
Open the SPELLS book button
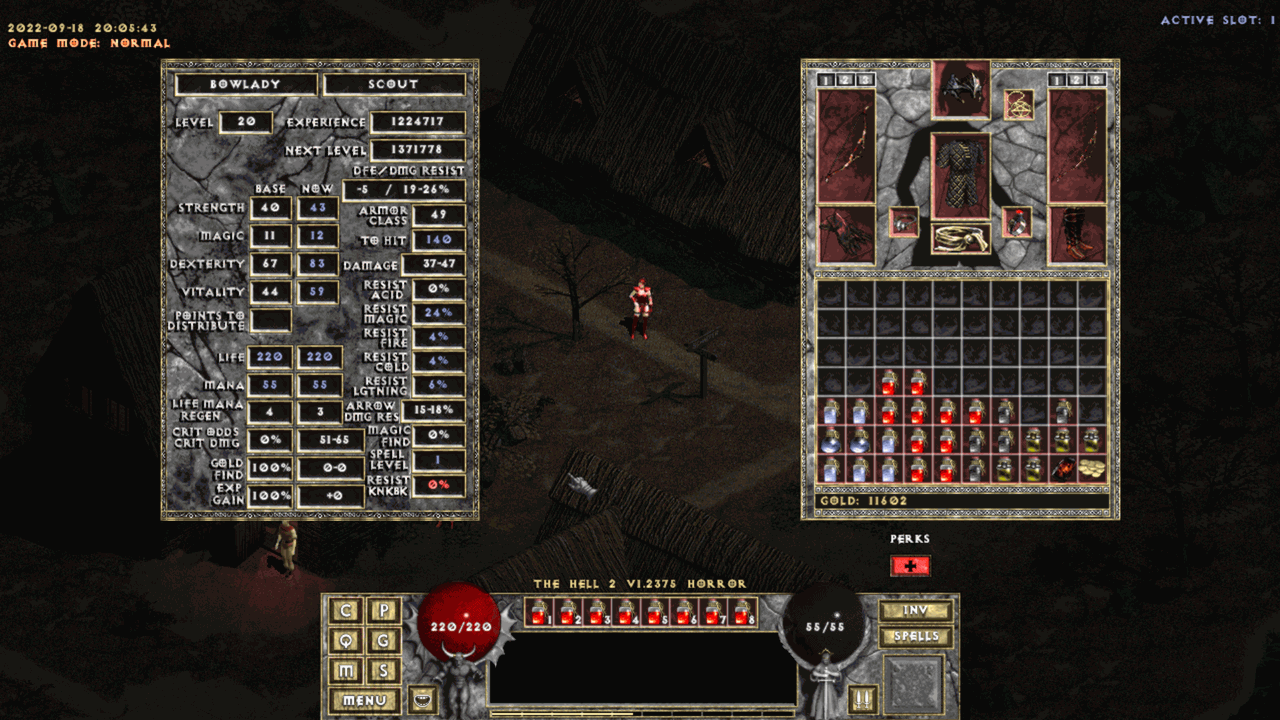[x=915, y=636]
